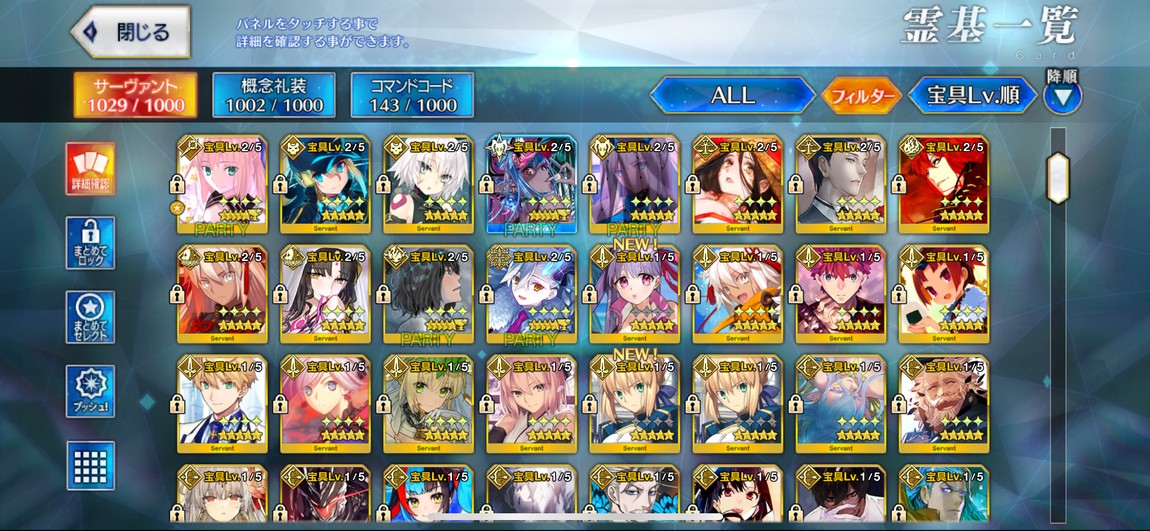Click the まとめてロック bulk lock button
1150x531 pixels.
click(x=90, y=243)
